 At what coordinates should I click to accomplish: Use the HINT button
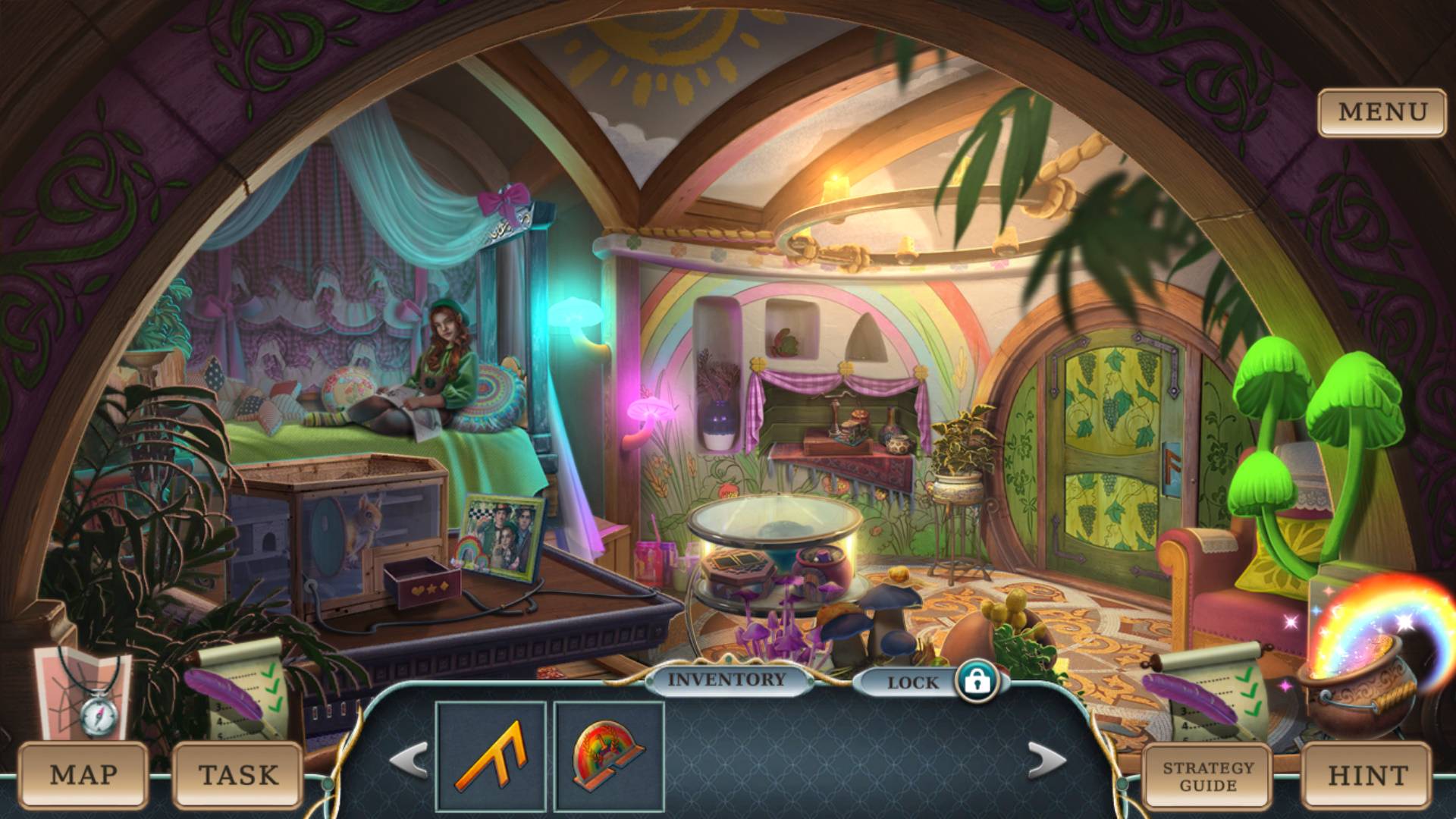coord(1367,775)
